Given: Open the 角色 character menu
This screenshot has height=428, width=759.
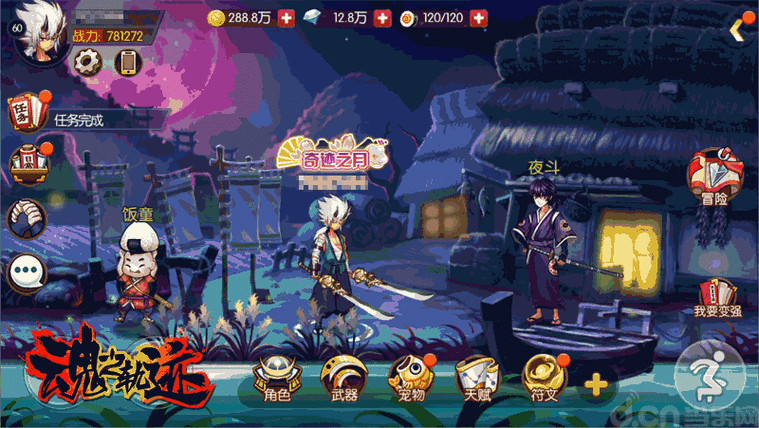Looking at the screenshot, I should [x=274, y=378].
